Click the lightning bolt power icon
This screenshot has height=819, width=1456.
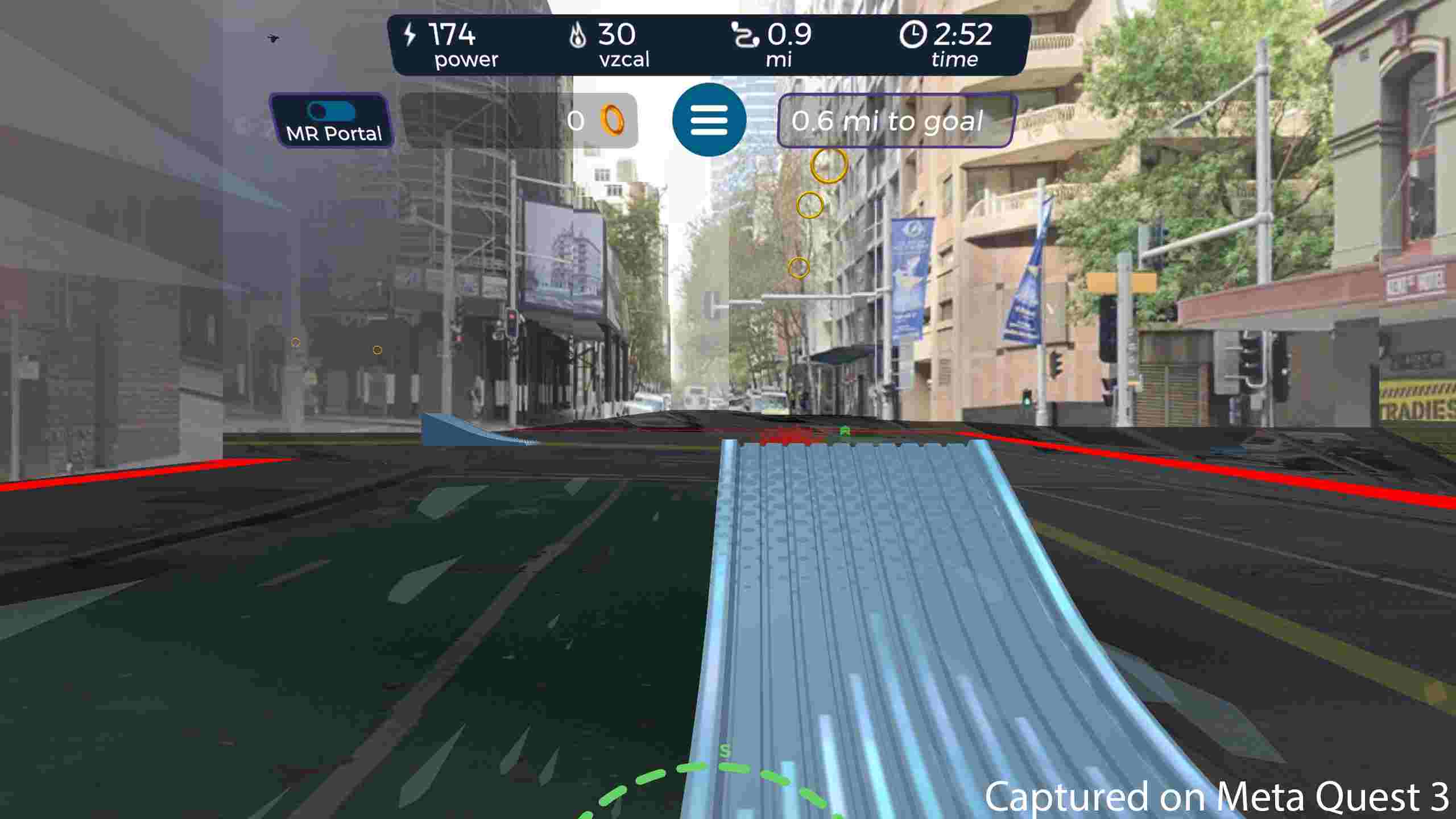tap(411, 35)
